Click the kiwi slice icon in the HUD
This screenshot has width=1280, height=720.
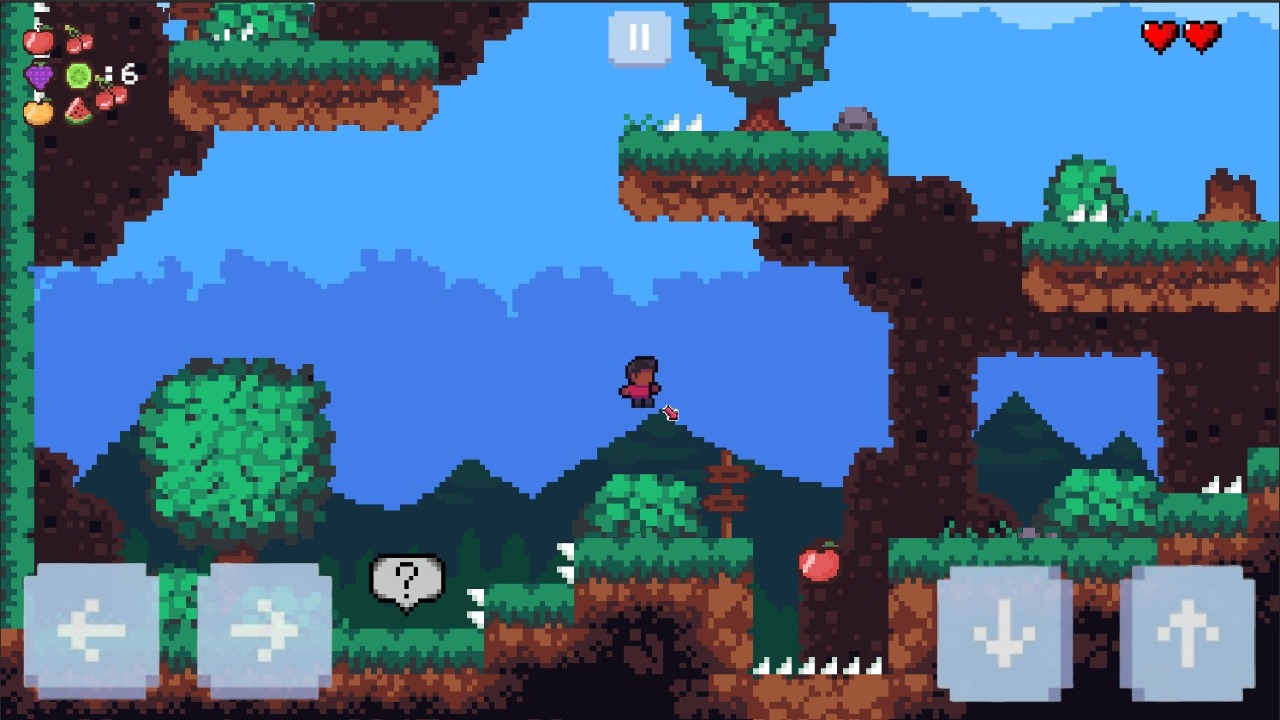(x=78, y=76)
